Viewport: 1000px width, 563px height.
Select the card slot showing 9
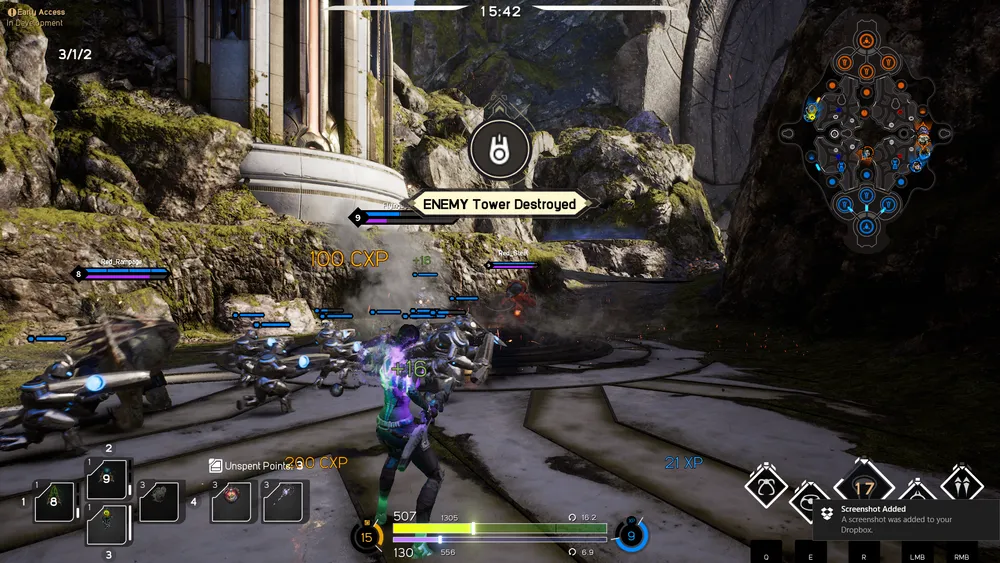point(107,478)
